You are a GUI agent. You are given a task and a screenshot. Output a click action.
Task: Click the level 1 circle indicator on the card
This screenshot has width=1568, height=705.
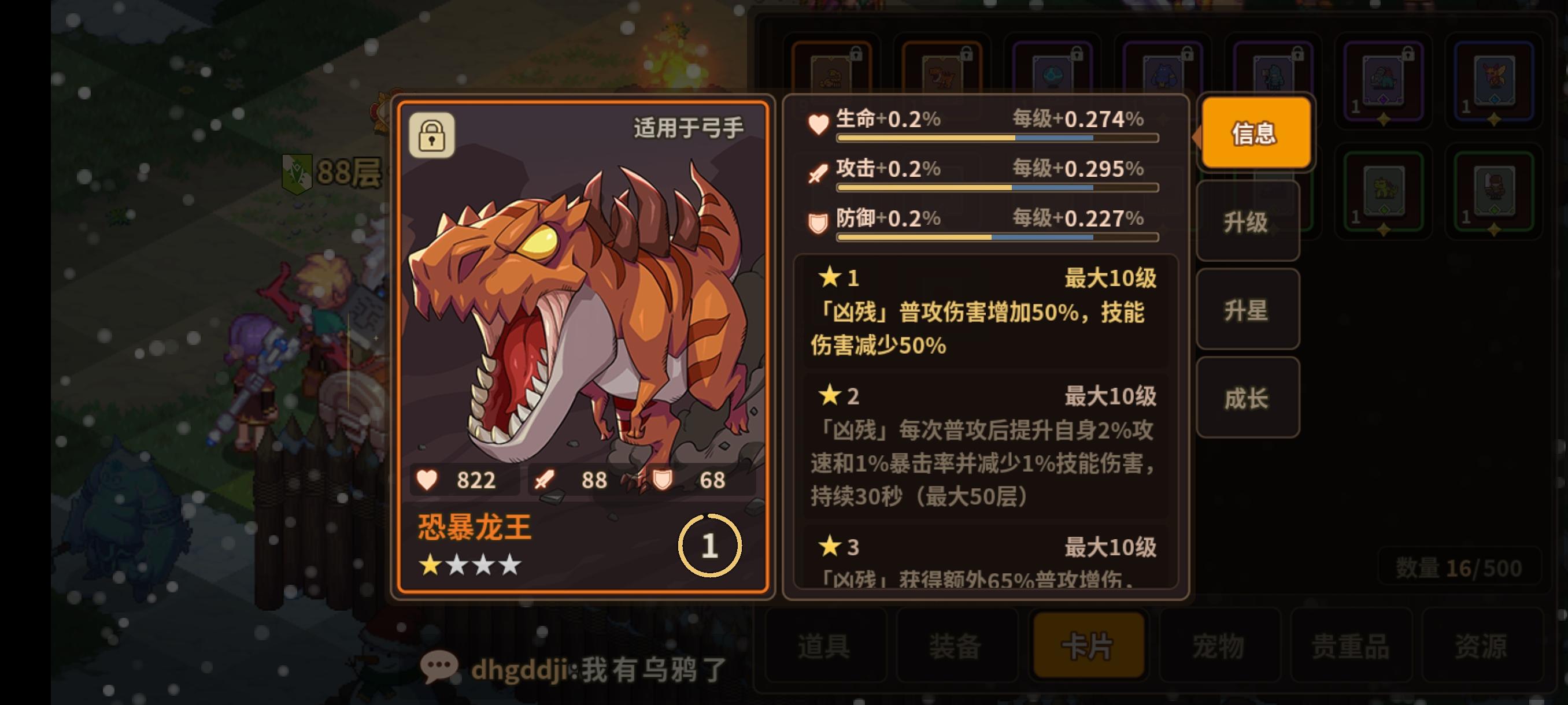click(x=709, y=546)
